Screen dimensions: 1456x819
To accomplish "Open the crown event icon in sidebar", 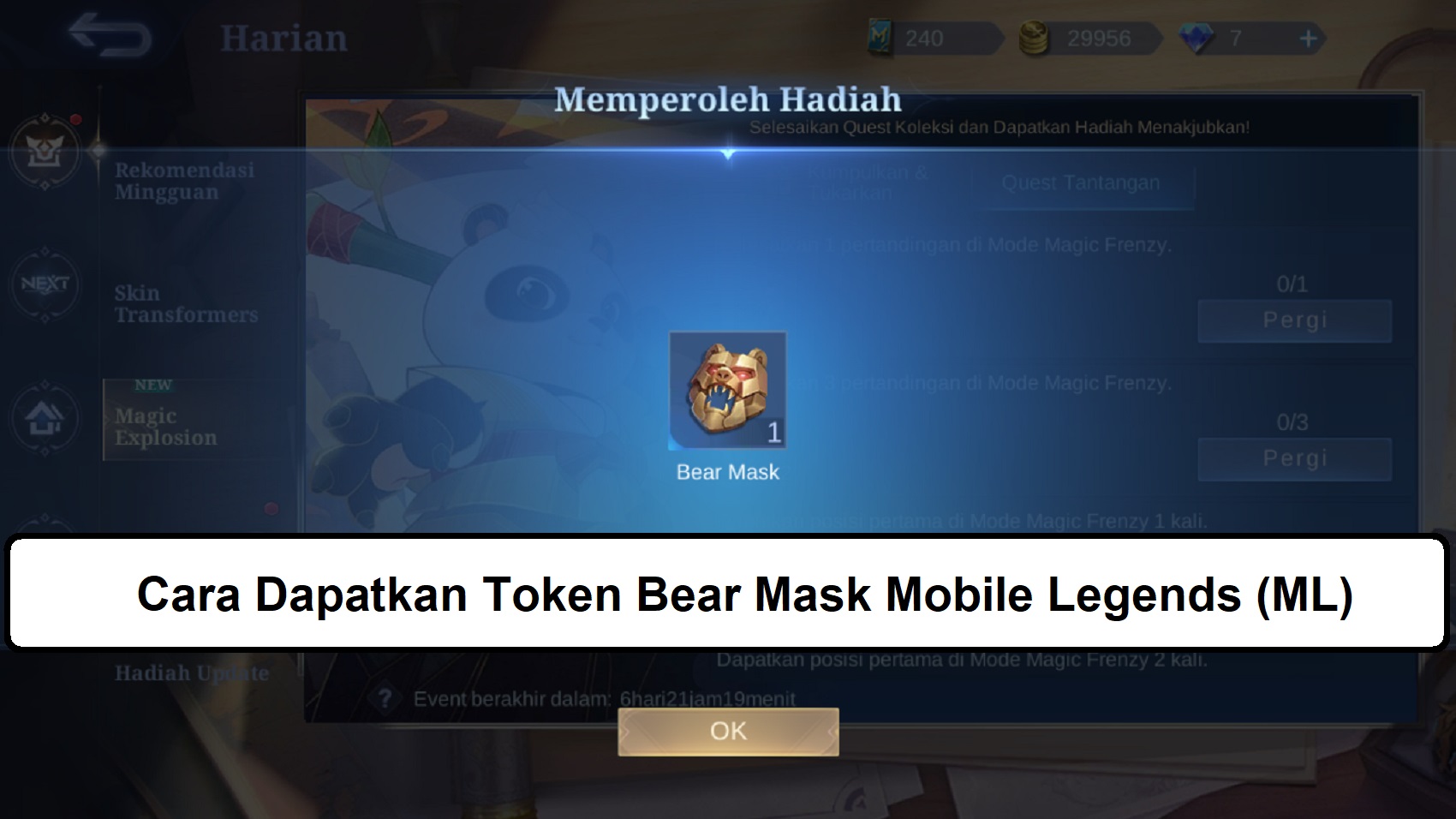I will pyautogui.click(x=47, y=152).
